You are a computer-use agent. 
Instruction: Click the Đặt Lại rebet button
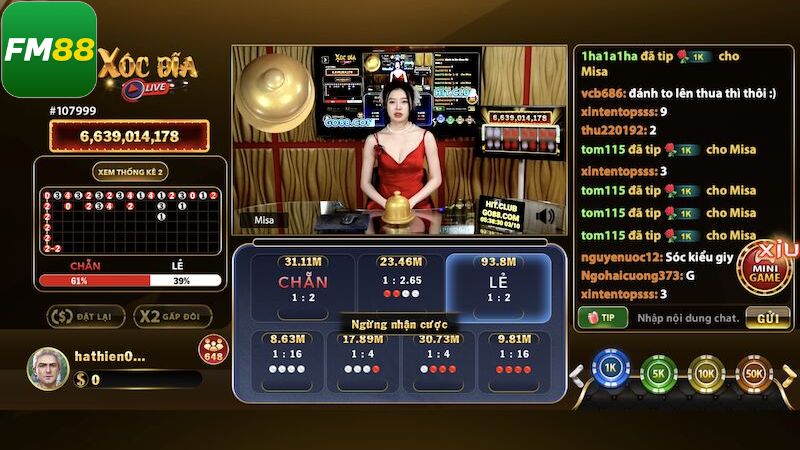click(85, 316)
